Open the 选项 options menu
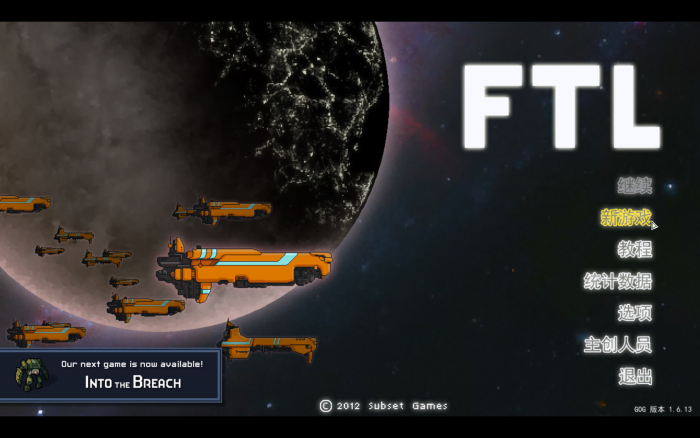700x438 pixels. pyautogui.click(x=634, y=313)
